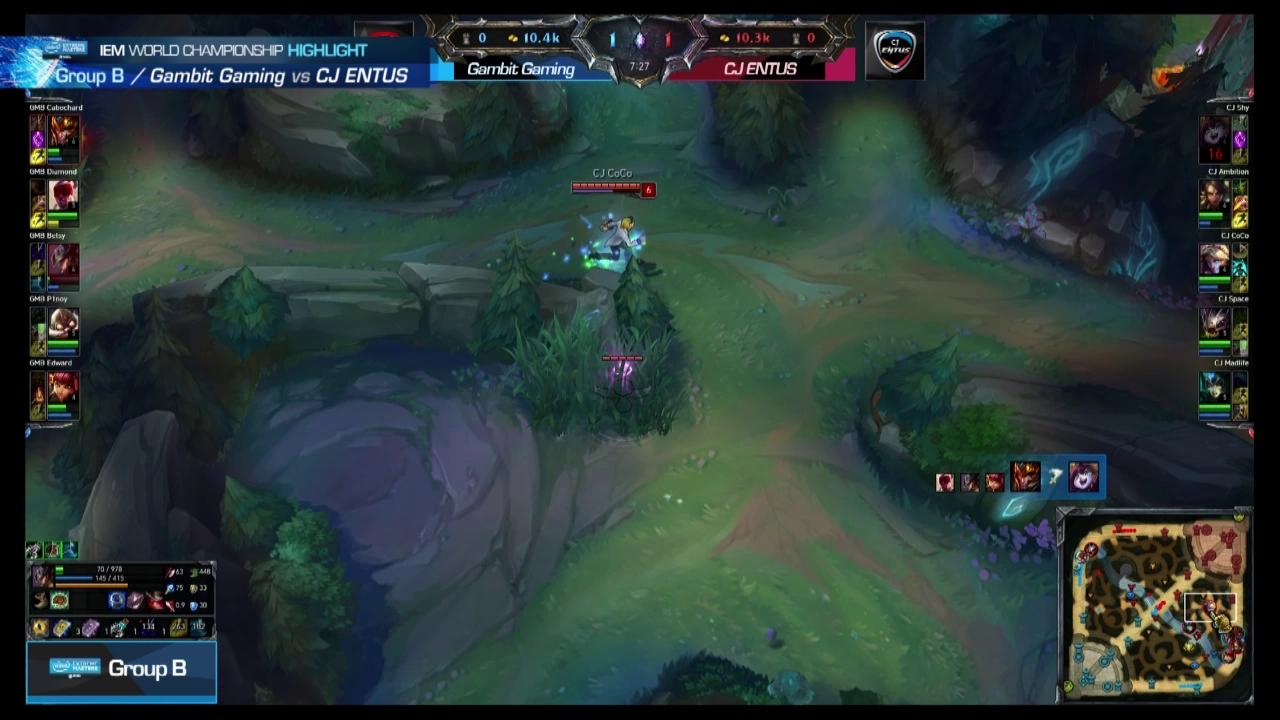Click the magic resist stat icon showing 30
Image resolution: width=1280 pixels, height=720 pixels.
tap(194, 604)
